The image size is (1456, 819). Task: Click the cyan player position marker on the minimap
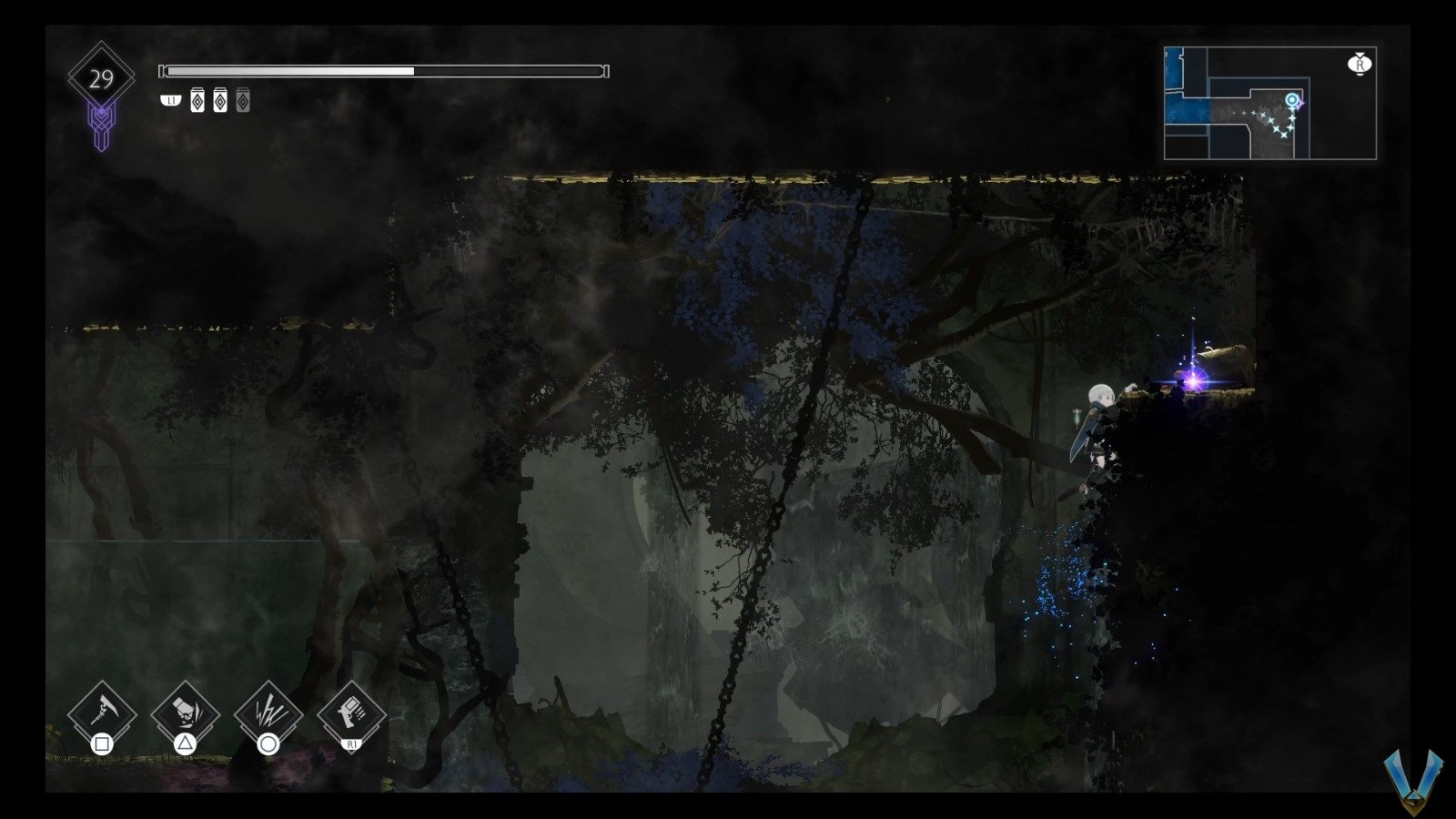pyautogui.click(x=1292, y=99)
